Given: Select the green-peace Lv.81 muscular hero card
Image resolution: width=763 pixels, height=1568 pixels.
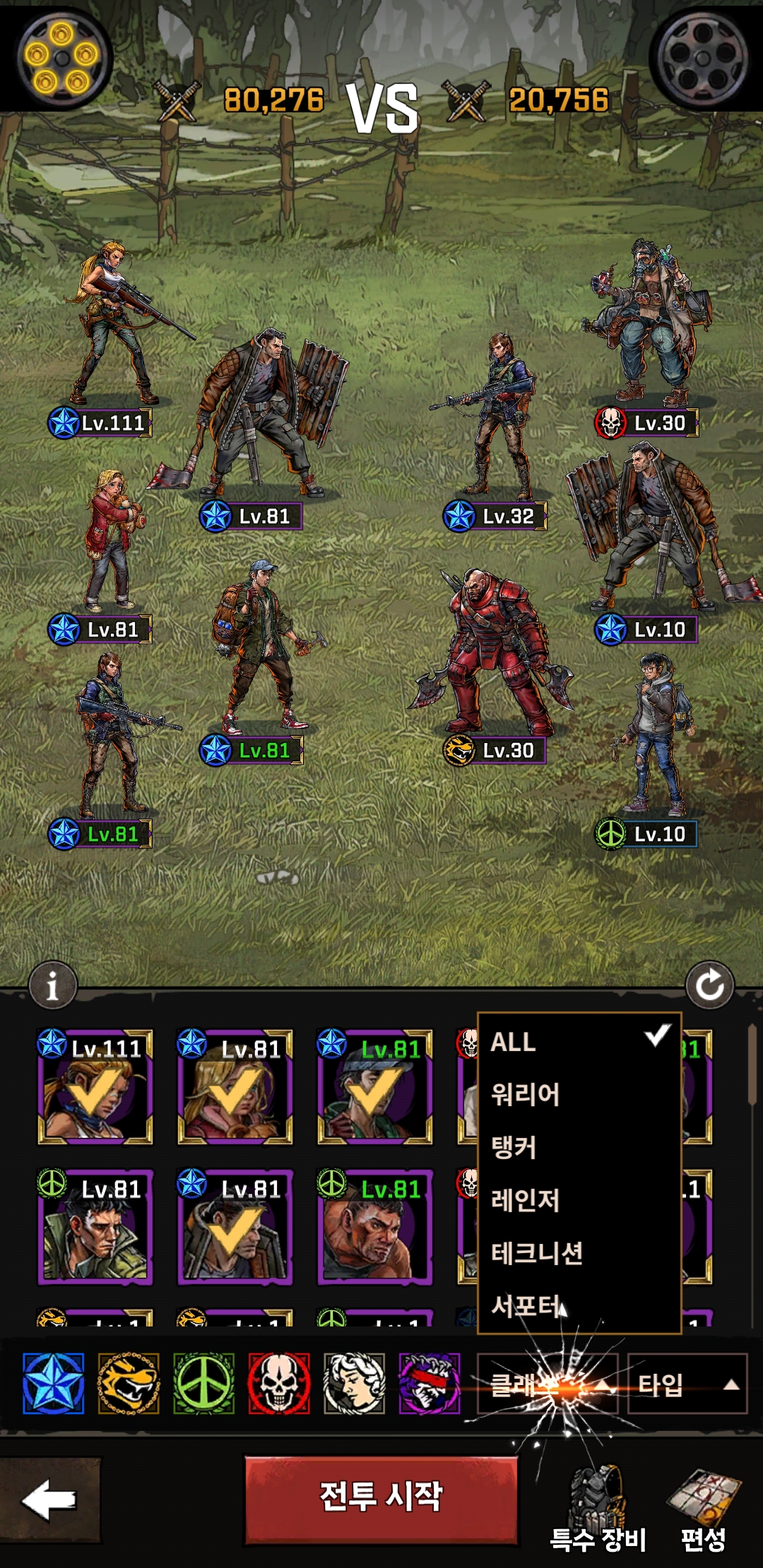Looking at the screenshot, I should tap(374, 1228).
